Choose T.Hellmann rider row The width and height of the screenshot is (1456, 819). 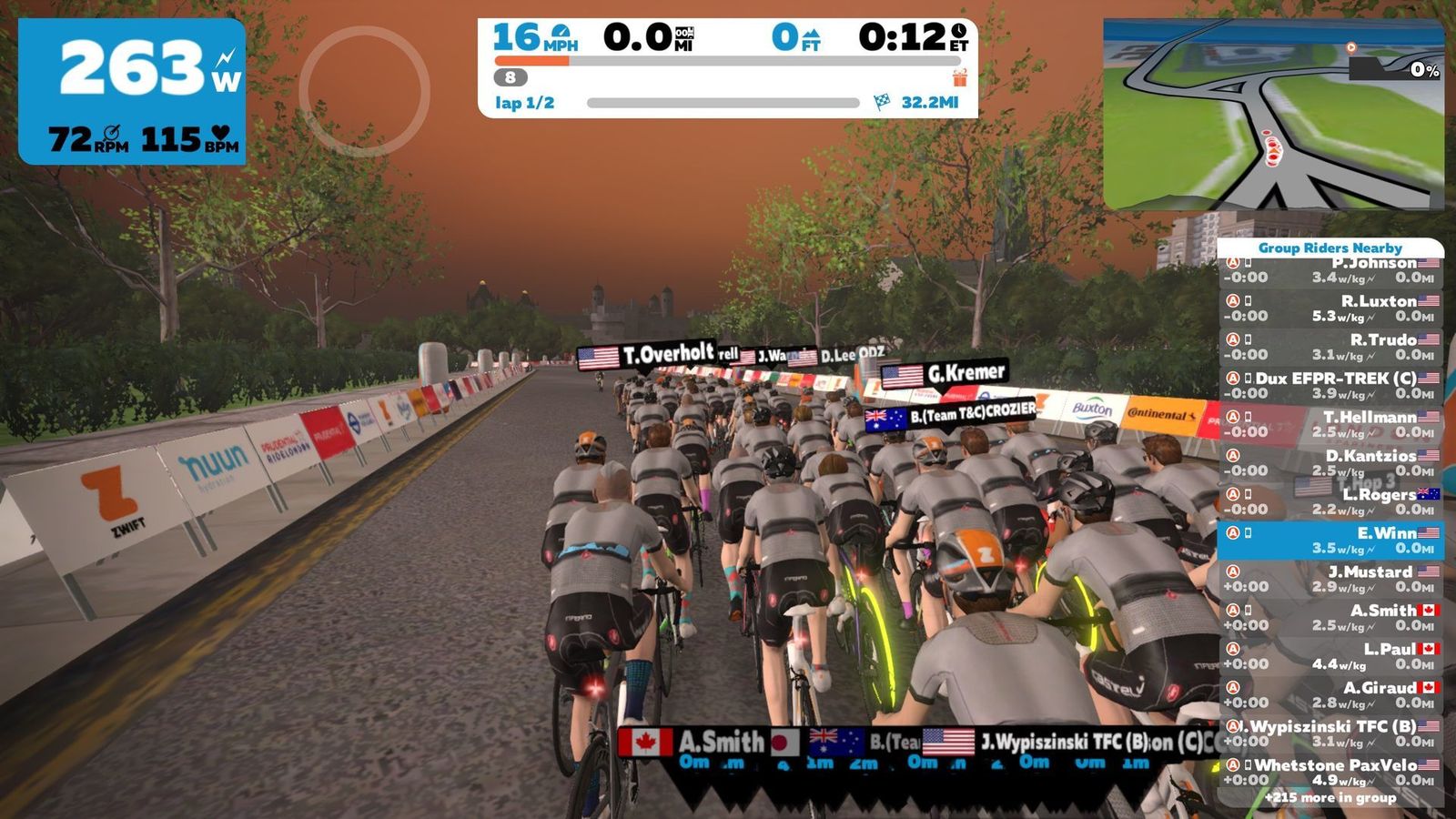1330,424
